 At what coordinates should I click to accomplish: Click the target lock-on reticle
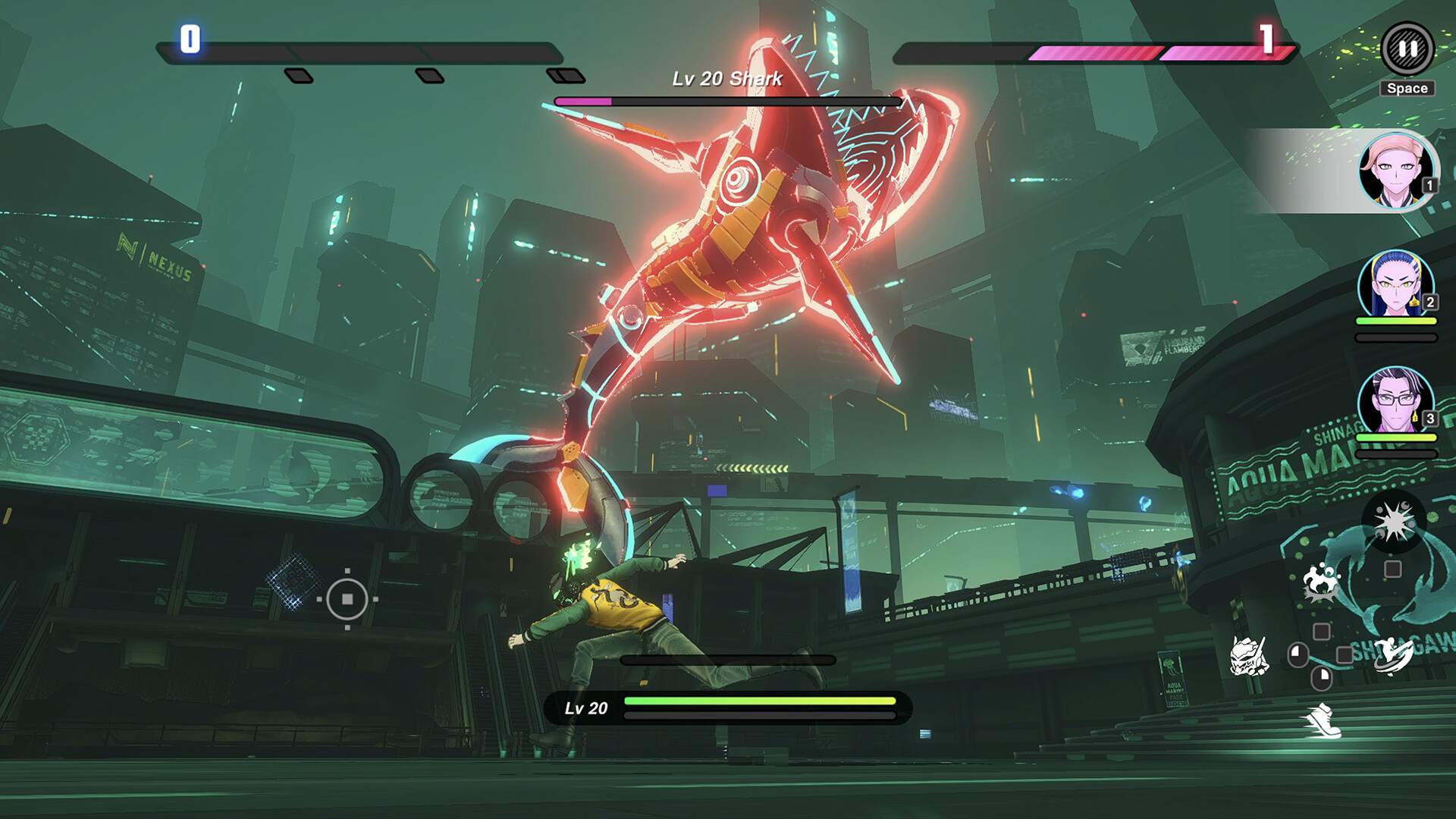point(347,599)
